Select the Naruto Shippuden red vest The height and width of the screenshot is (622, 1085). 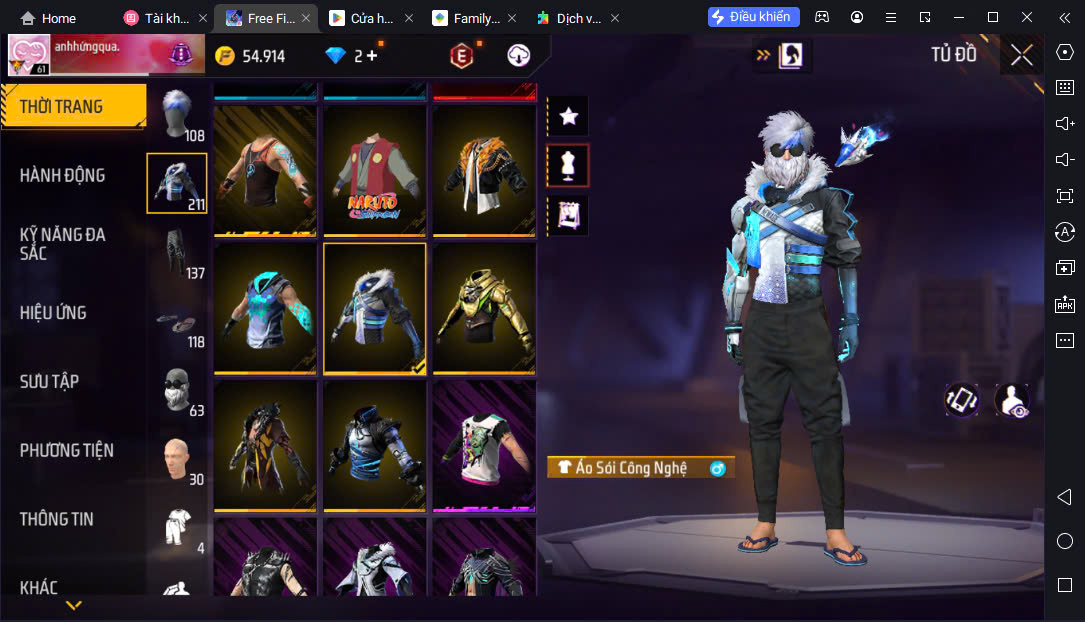pyautogui.click(x=375, y=171)
